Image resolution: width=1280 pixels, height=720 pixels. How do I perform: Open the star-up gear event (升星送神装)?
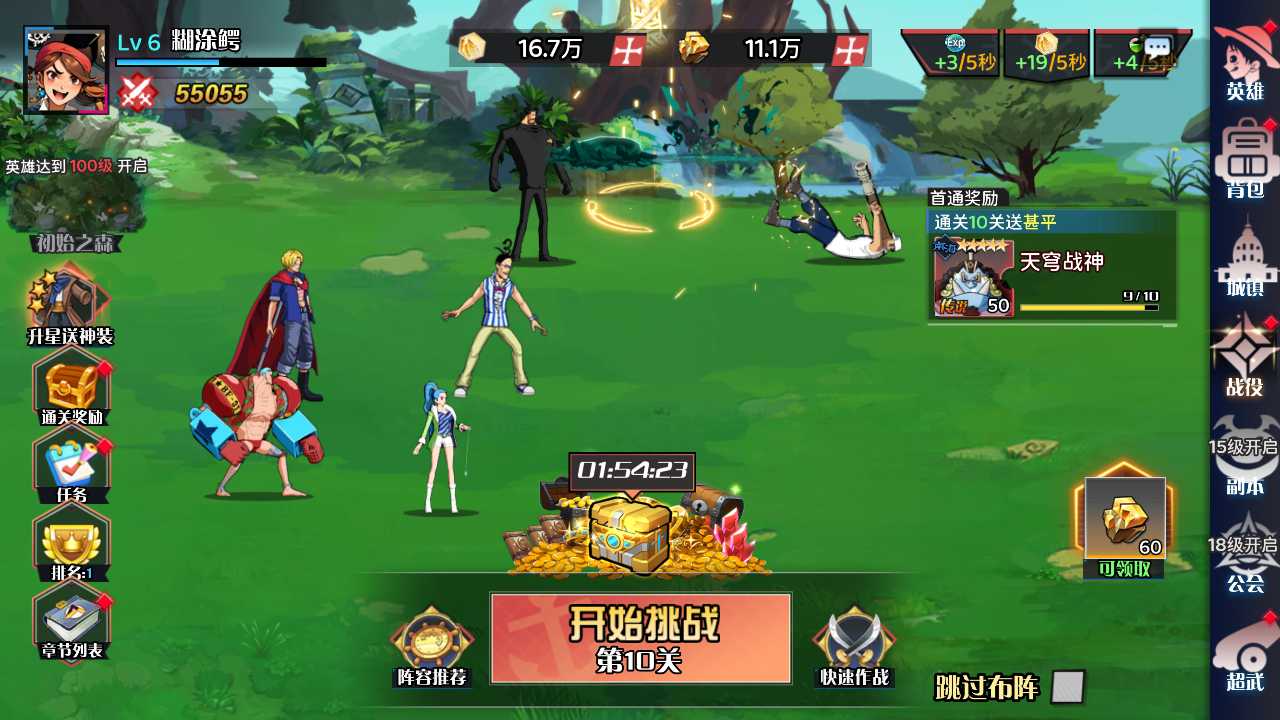click(x=69, y=303)
